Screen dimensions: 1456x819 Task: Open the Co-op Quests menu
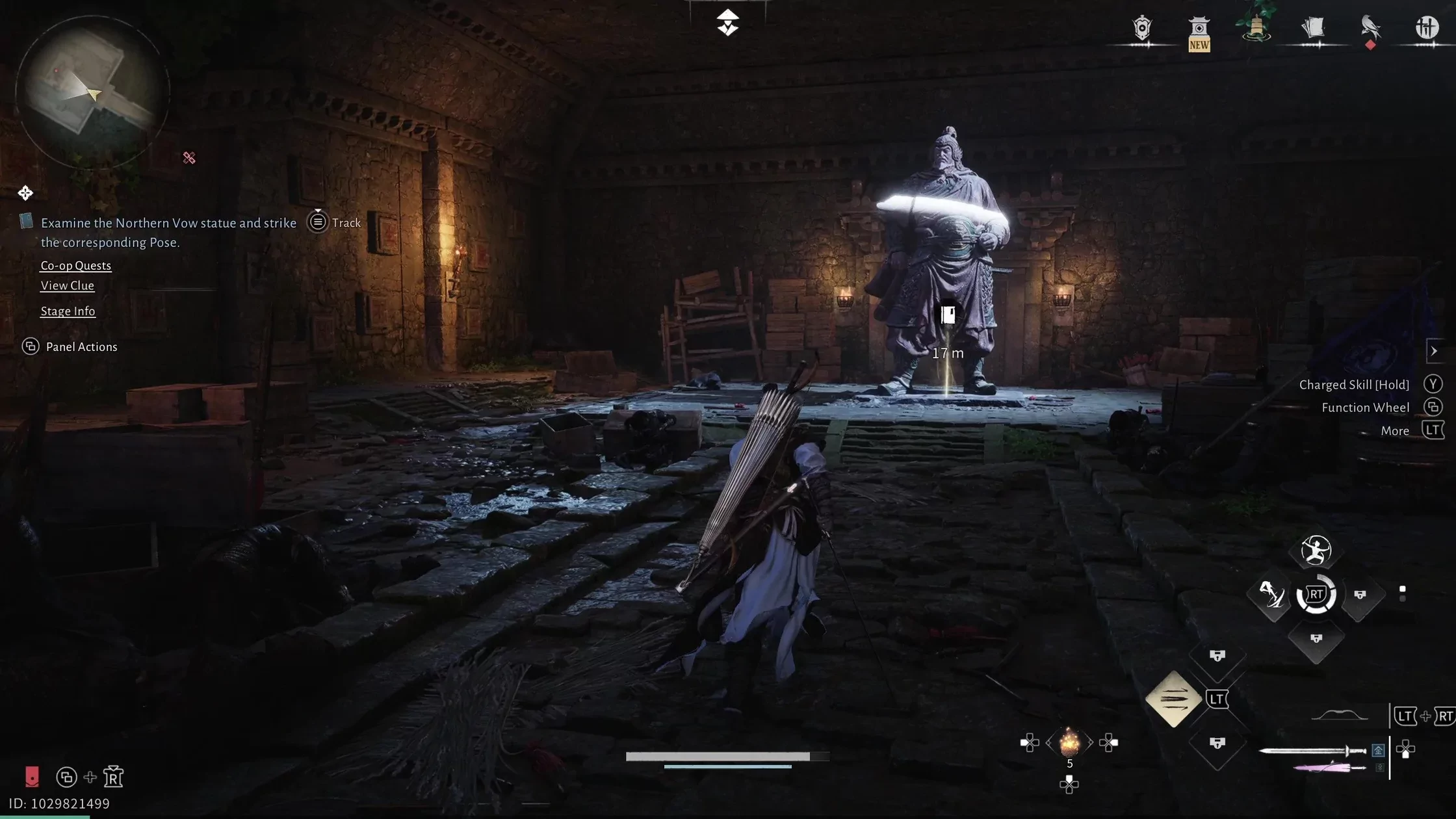[x=75, y=265]
